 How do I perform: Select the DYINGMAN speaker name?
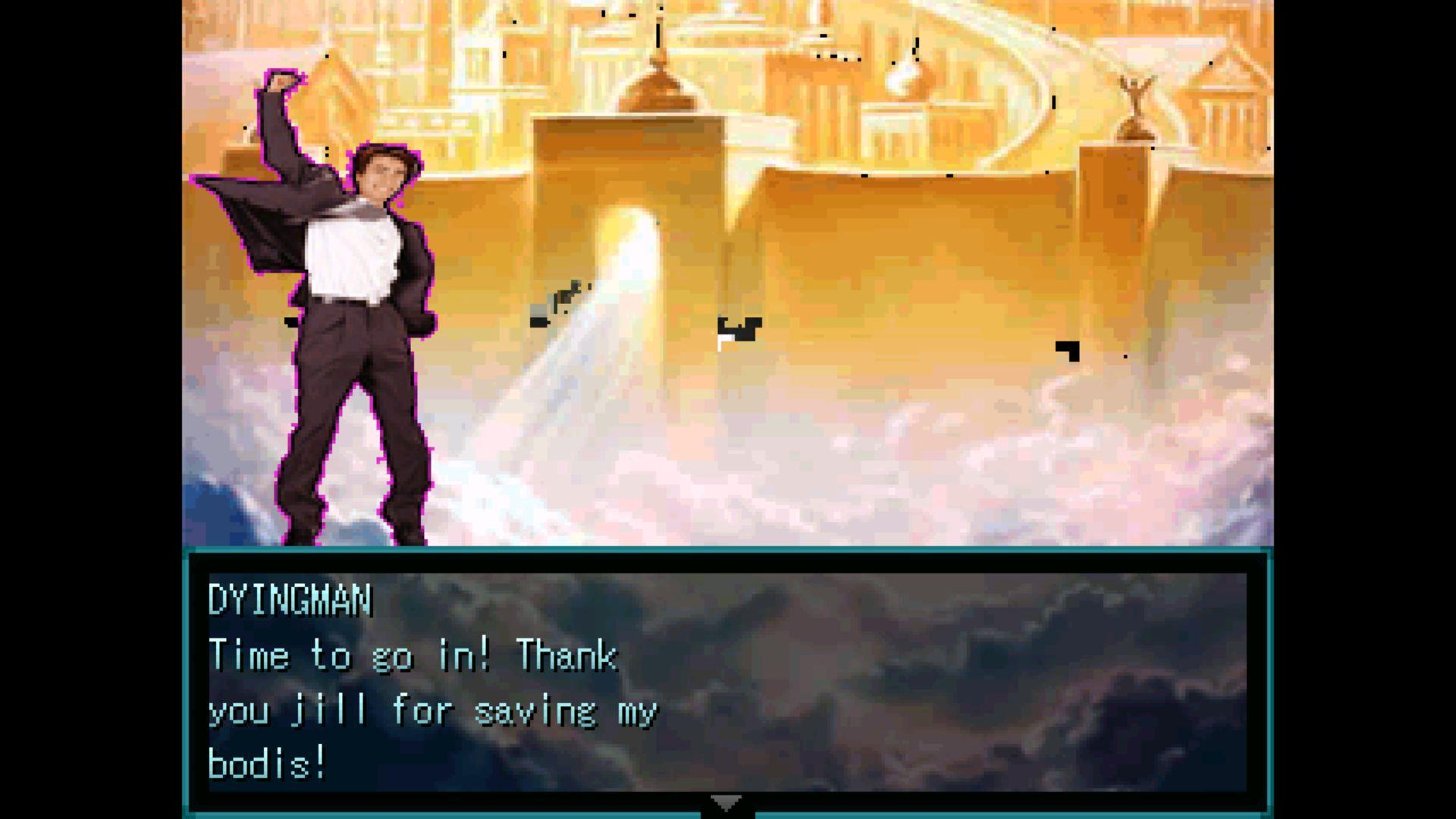click(x=290, y=601)
